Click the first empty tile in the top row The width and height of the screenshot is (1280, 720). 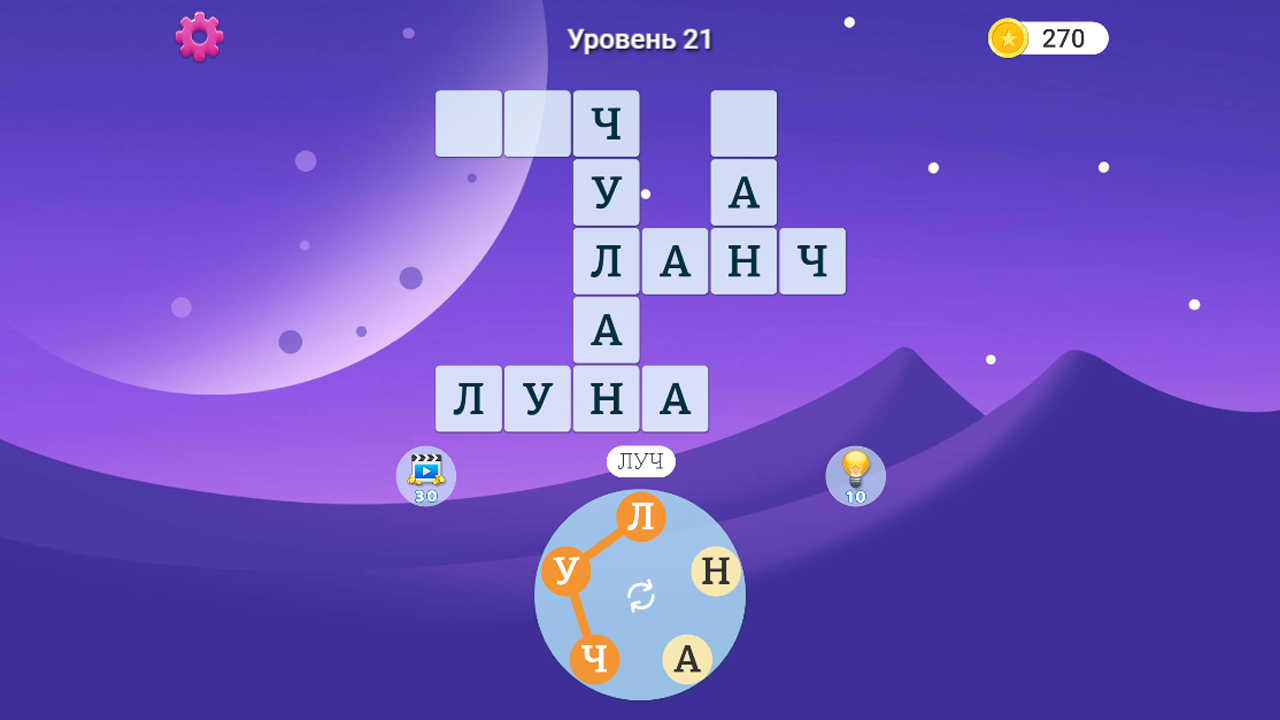[x=468, y=123]
